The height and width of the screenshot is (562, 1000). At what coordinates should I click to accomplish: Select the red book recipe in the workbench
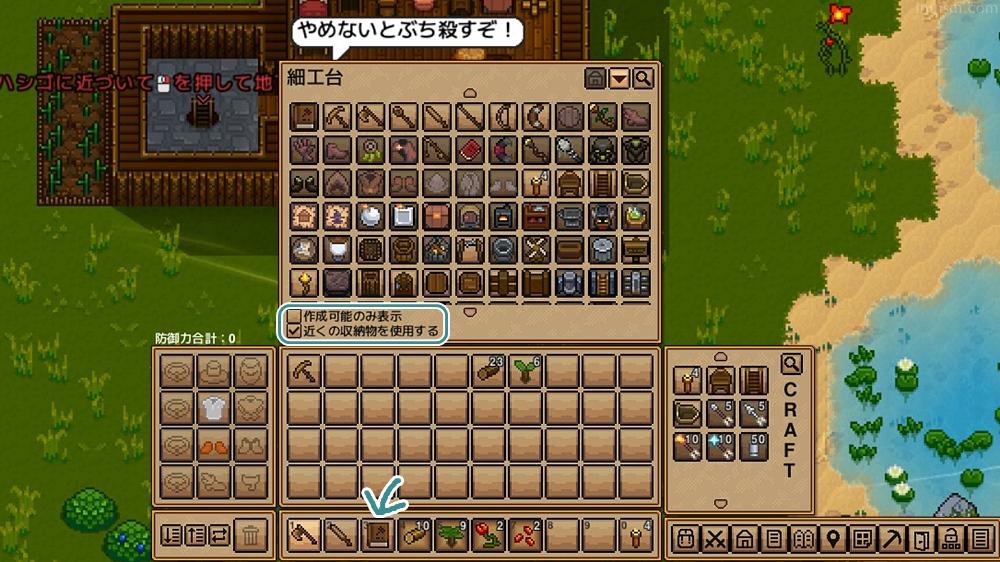coord(470,150)
